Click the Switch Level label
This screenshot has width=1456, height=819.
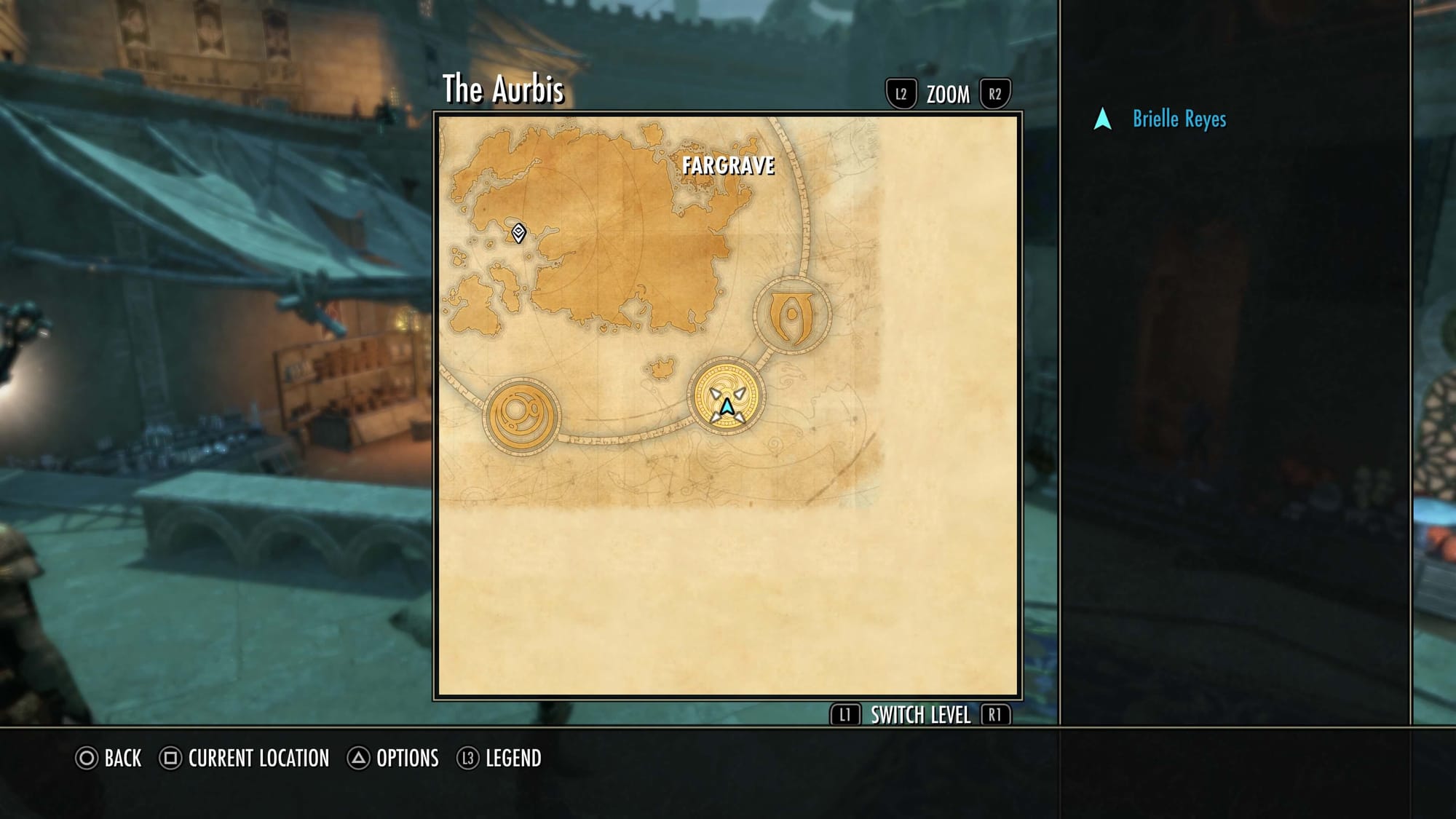click(x=920, y=716)
